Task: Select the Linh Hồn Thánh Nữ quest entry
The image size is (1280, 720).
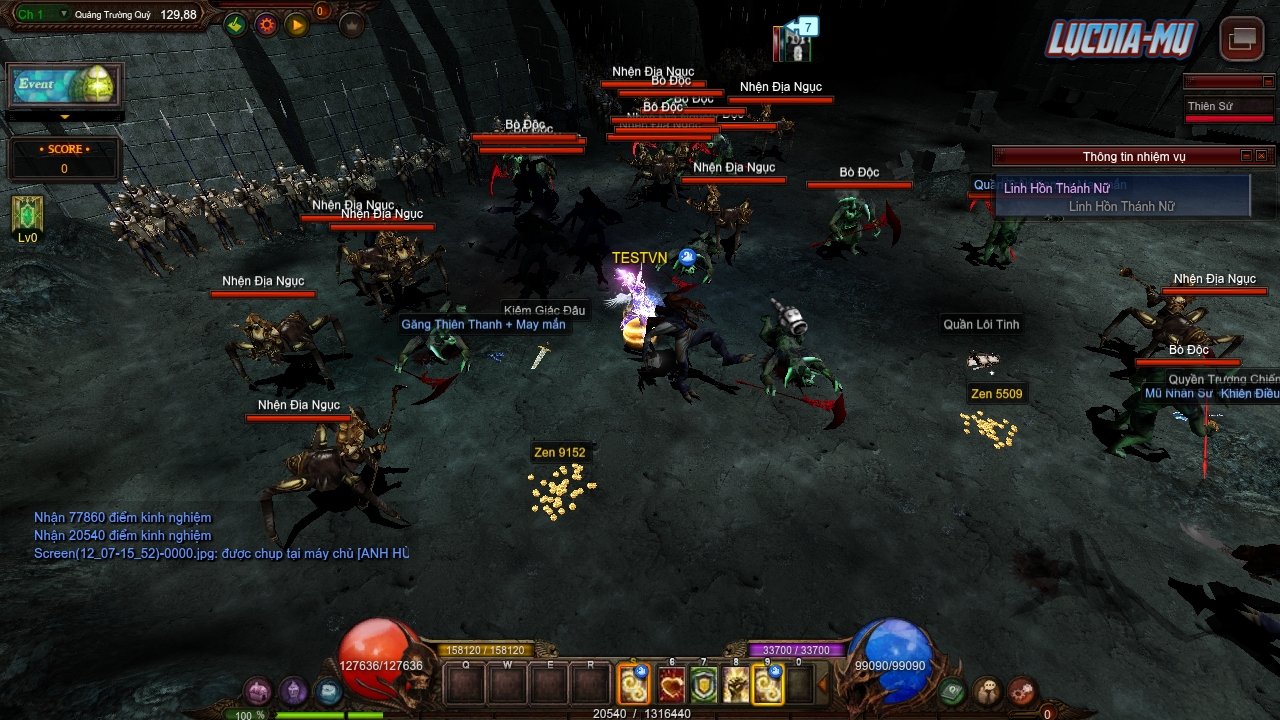Action: click(1057, 188)
